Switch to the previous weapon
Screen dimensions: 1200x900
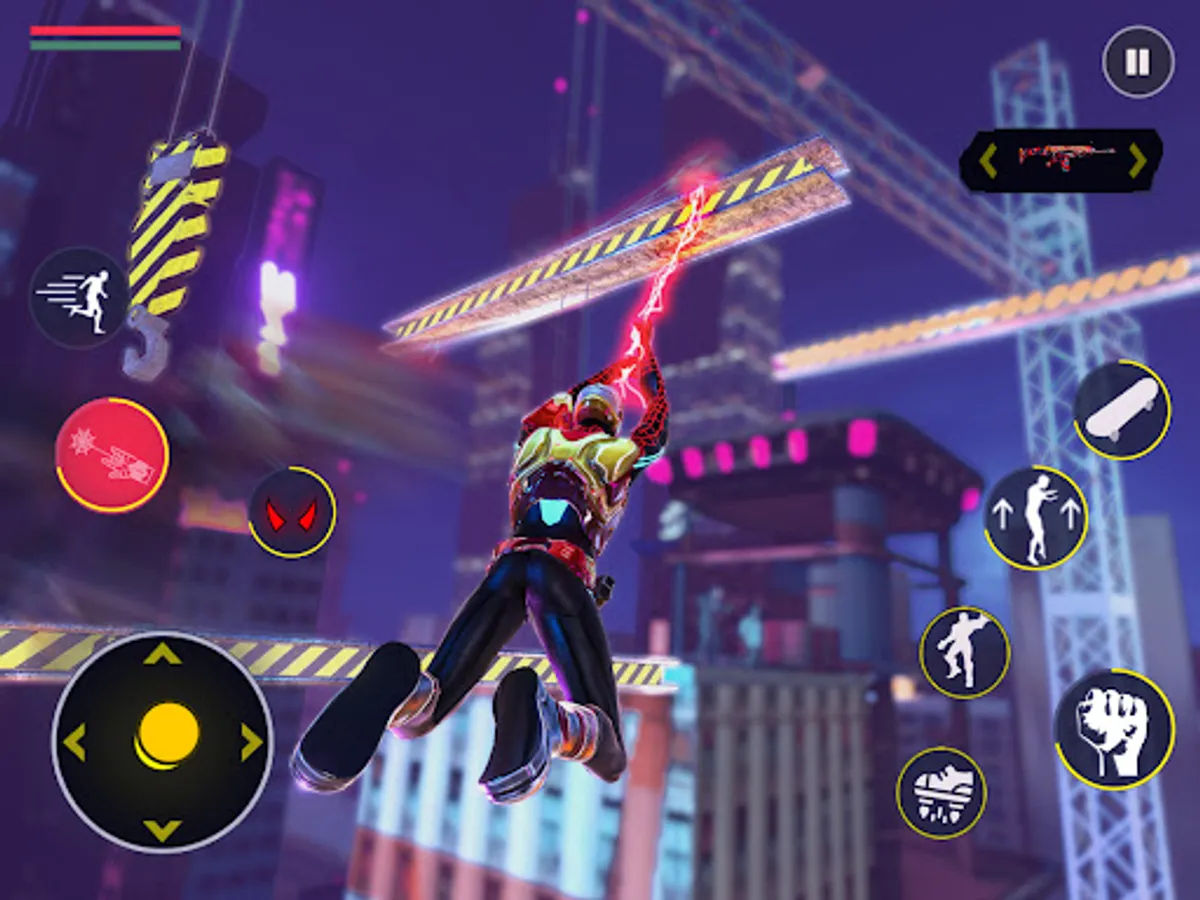[x=987, y=160]
